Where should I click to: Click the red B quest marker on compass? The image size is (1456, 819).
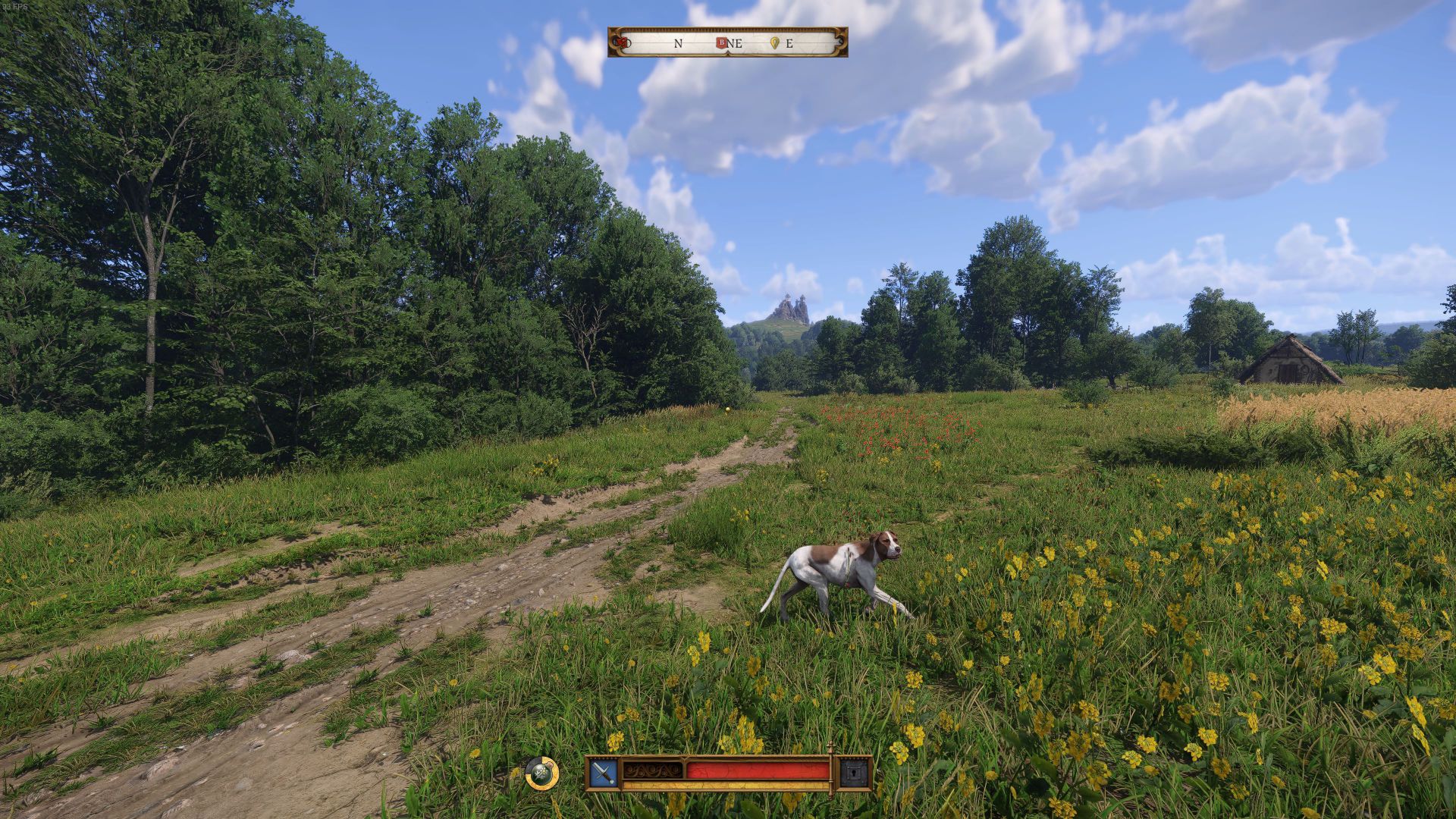[721, 43]
